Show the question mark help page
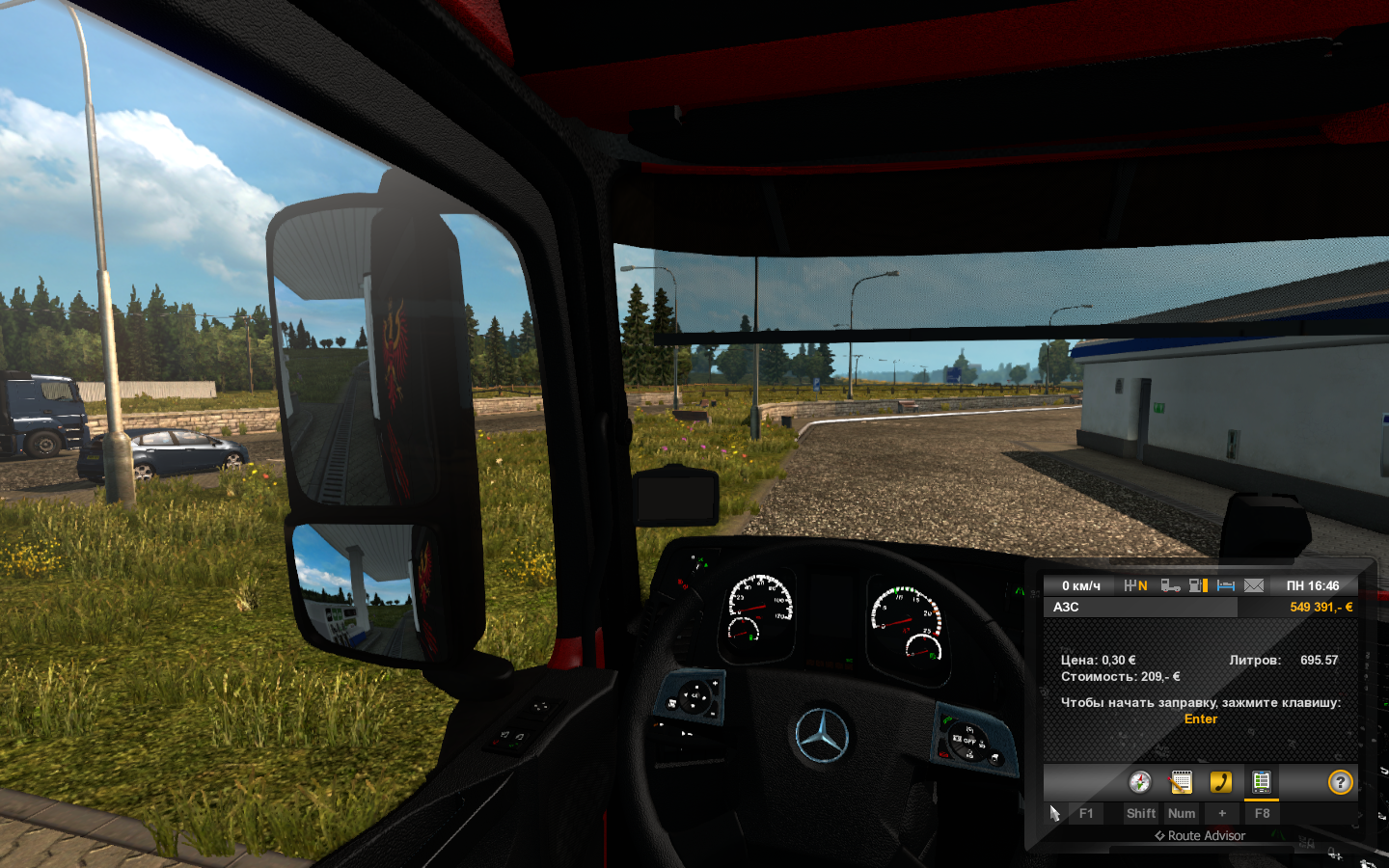Screen dimensions: 1389x868 coord(1340,782)
